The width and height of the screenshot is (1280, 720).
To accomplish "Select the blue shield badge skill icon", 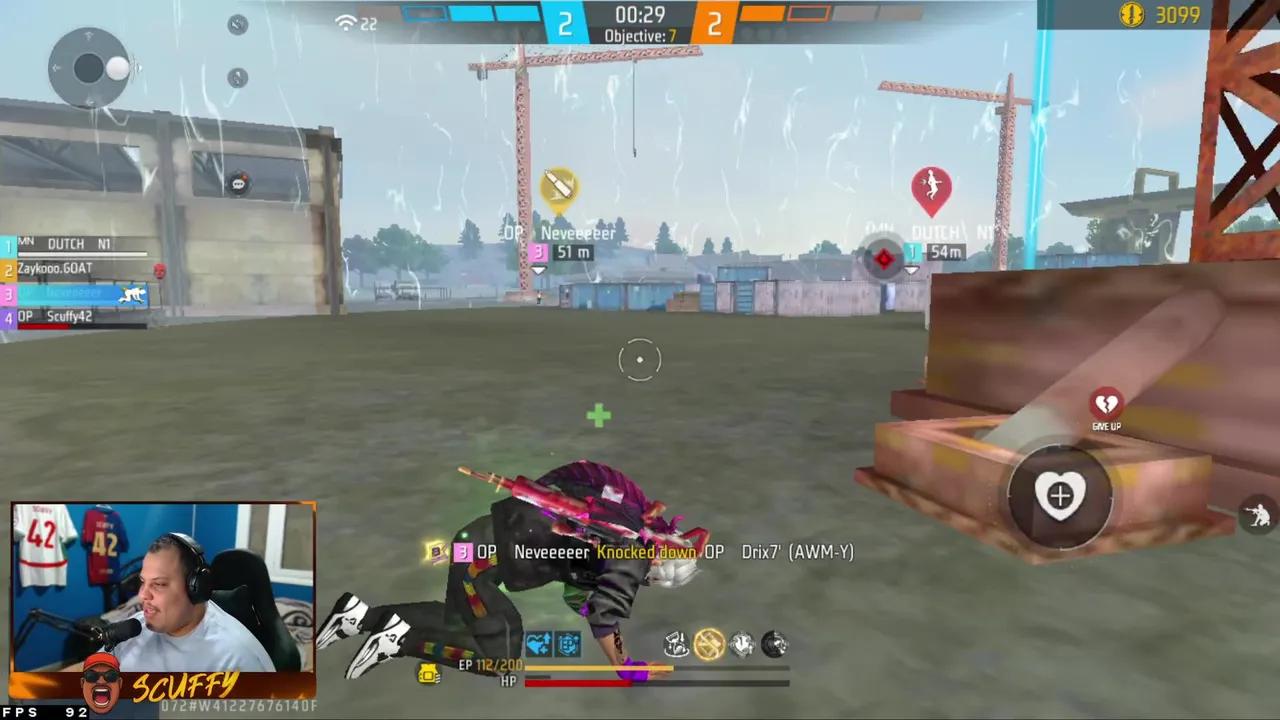I will click(x=566, y=645).
